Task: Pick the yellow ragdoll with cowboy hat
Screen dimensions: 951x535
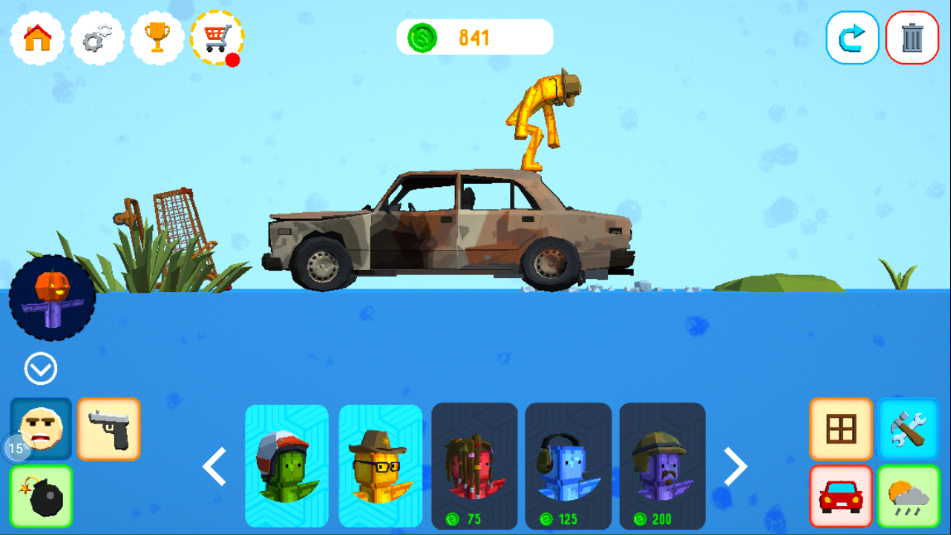Action: pyautogui.click(x=380, y=466)
